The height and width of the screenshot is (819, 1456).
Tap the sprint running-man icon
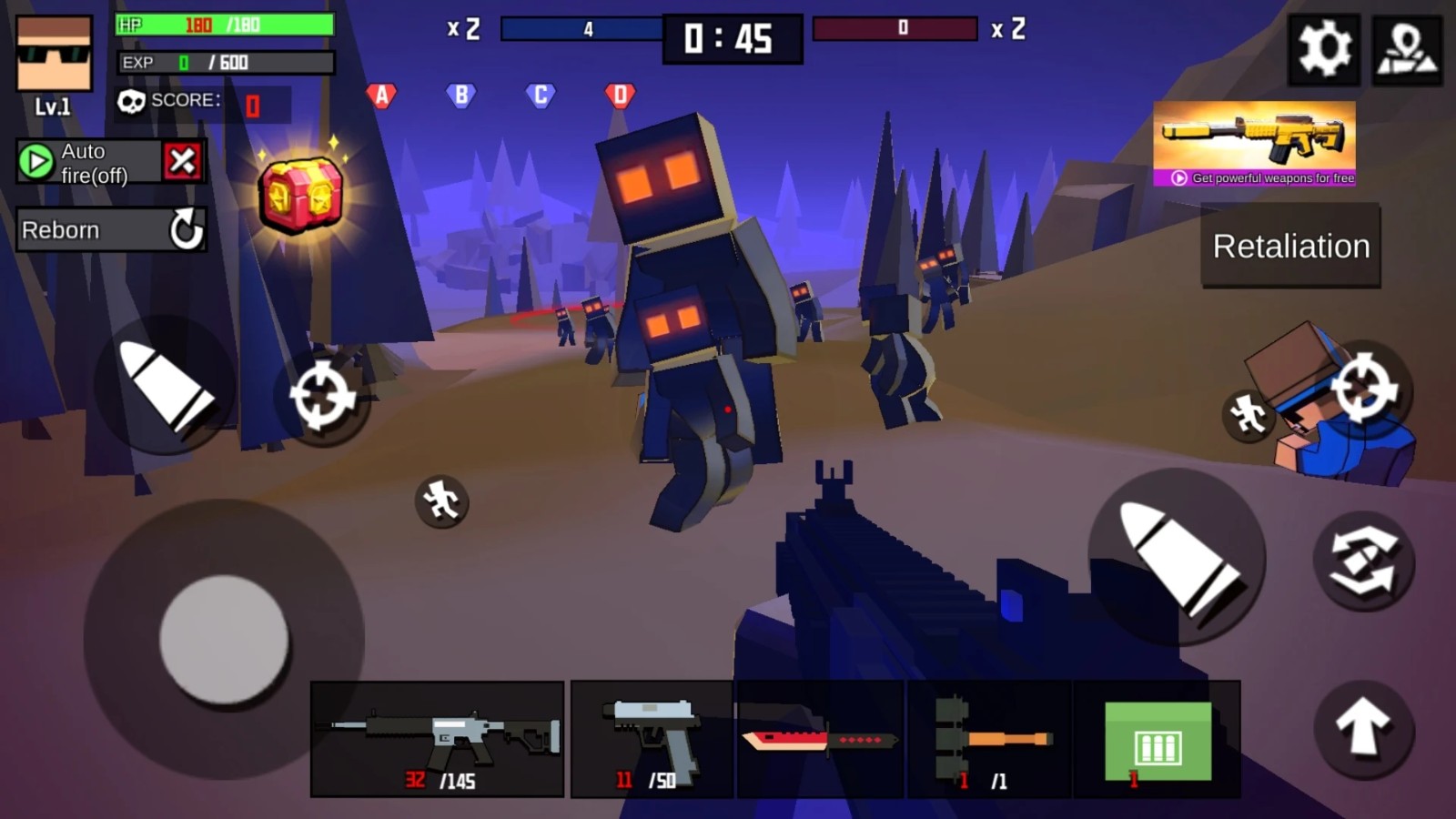443,501
